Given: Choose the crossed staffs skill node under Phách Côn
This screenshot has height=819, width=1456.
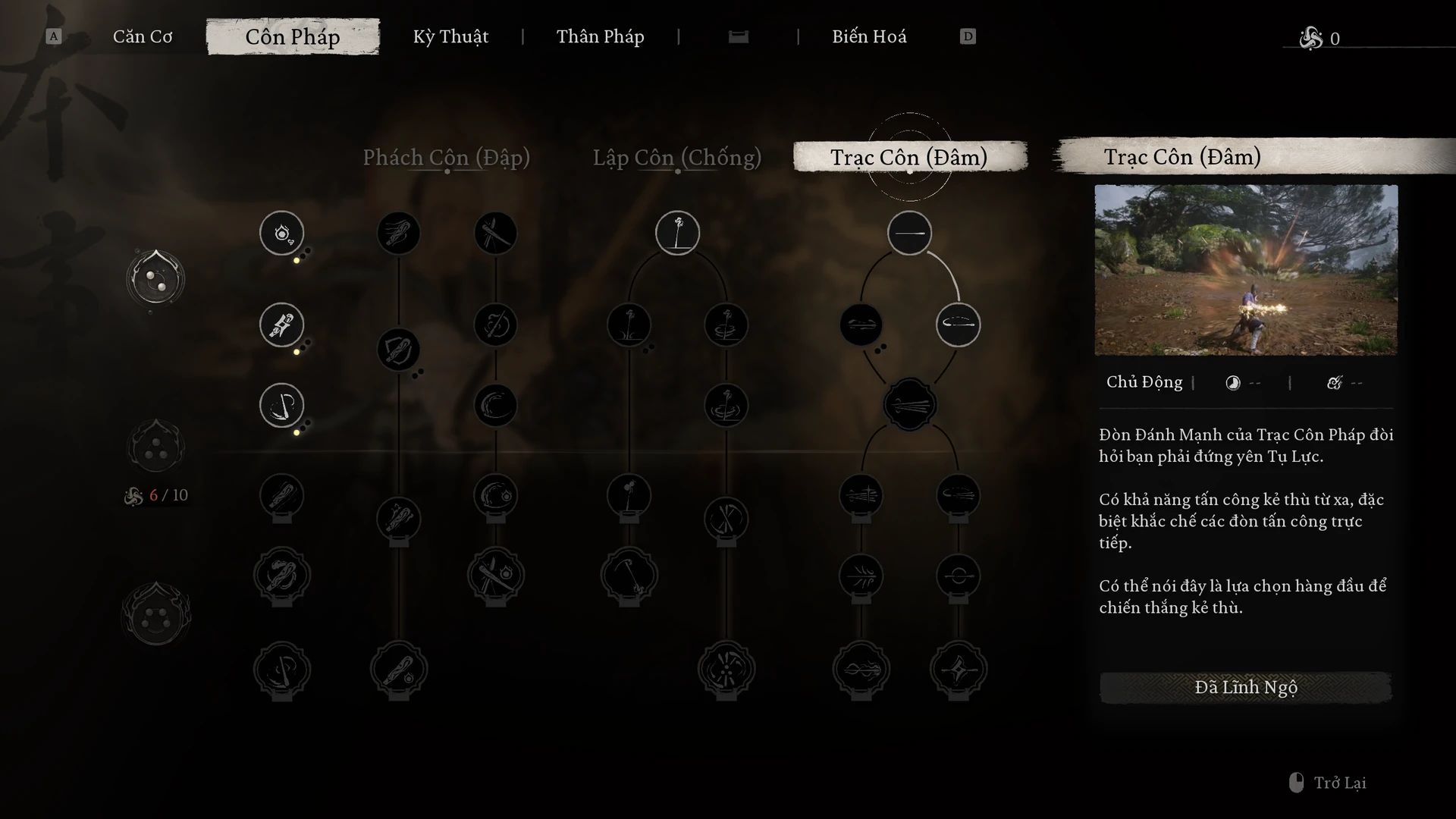Looking at the screenshot, I should tap(495, 233).
